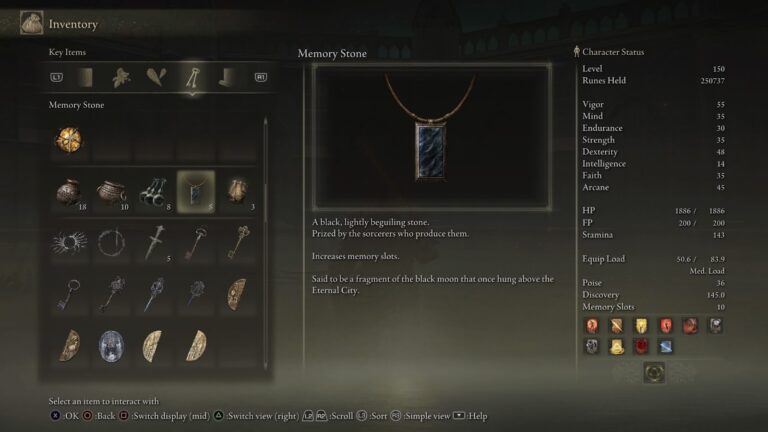Viewport: 768px width, 432px height.
Task: Select the dagger-shaped item with count 5
Action: click(x=153, y=243)
